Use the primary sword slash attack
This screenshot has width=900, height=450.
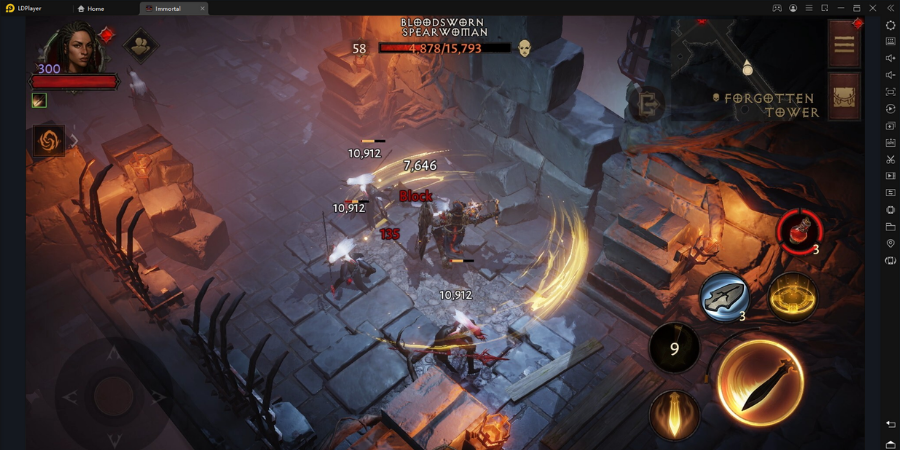pyautogui.click(x=760, y=383)
